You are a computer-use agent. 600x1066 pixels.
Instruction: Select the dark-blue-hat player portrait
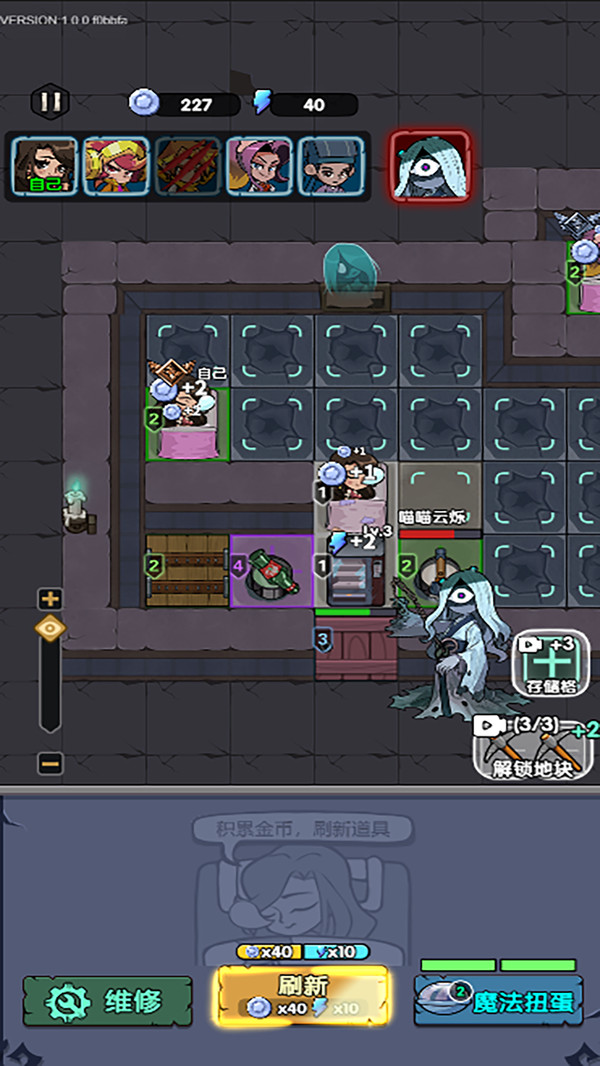(x=330, y=165)
